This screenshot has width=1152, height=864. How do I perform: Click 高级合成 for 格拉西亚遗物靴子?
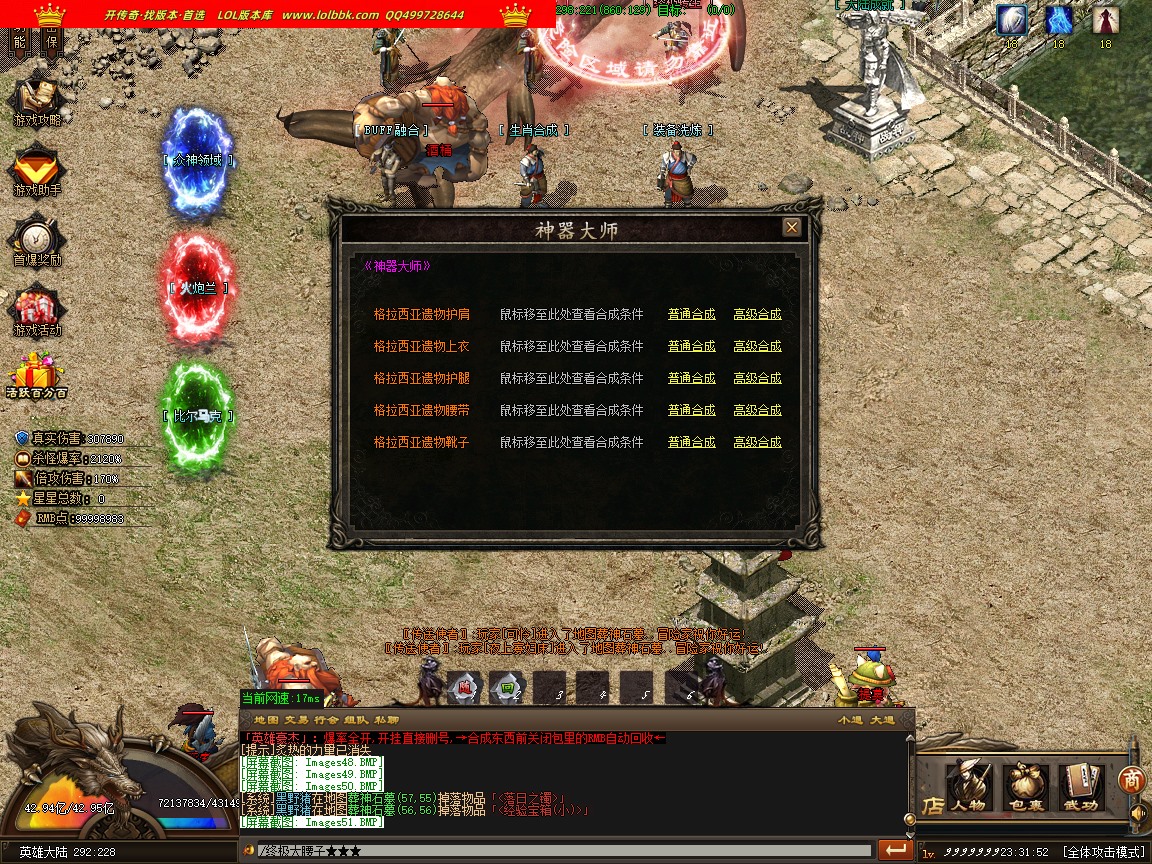[757, 442]
